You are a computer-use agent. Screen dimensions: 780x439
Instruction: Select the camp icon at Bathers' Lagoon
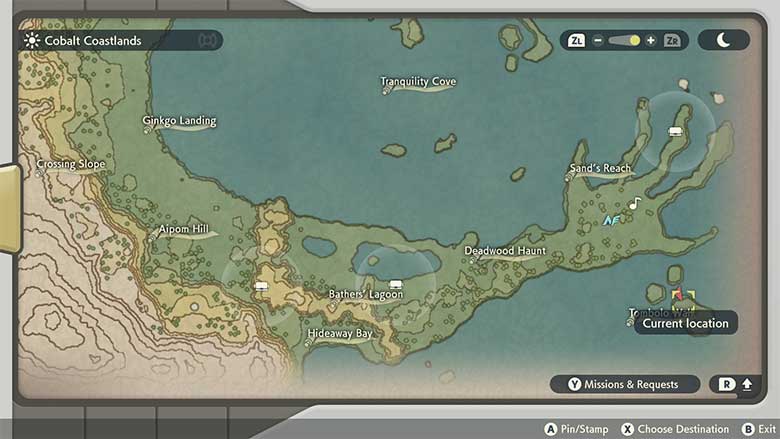tap(396, 284)
